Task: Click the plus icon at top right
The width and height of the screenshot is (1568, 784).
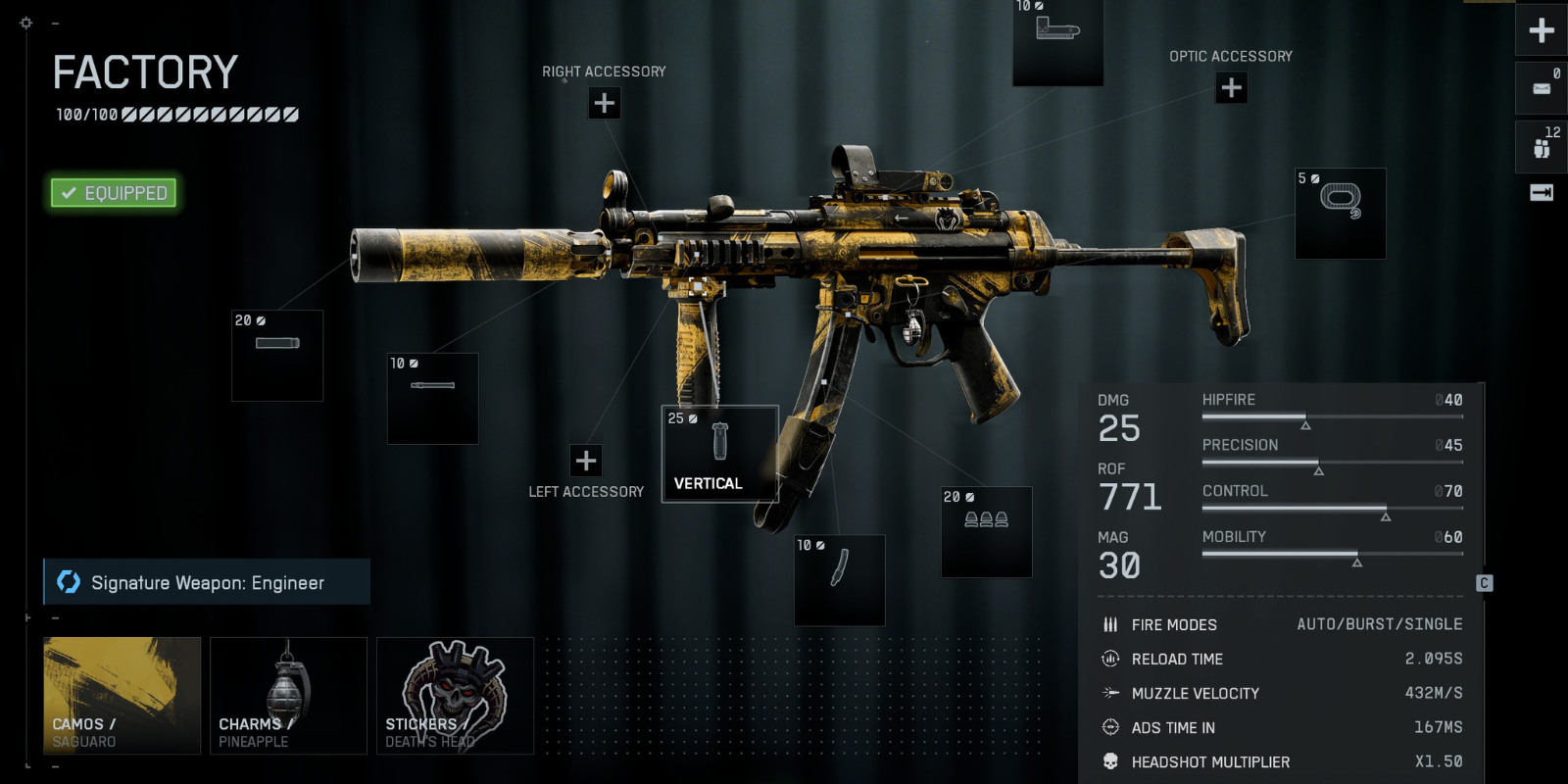Action: tap(1541, 30)
